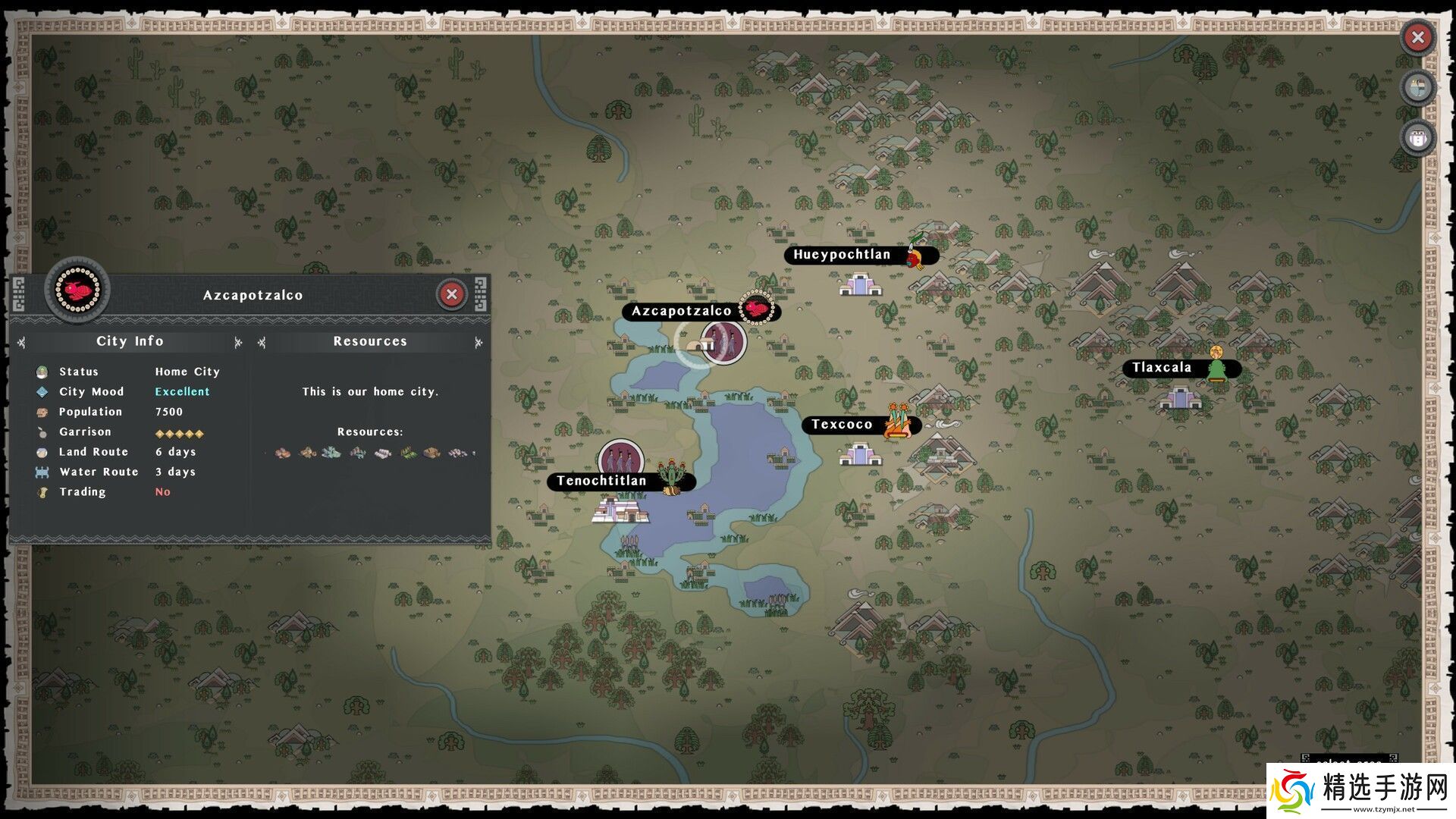1456x819 pixels.
Task: Click the round map-view button below the red close
Action: click(x=1417, y=88)
